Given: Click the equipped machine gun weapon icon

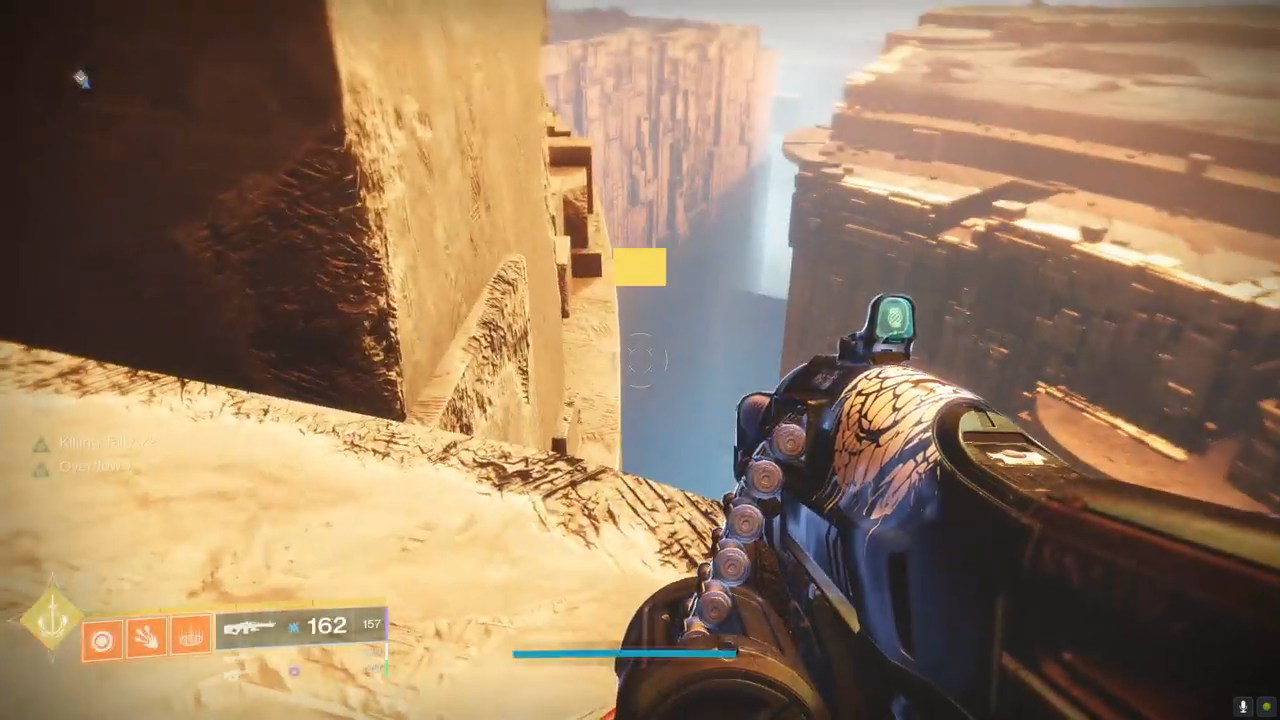Looking at the screenshot, I should (x=249, y=628).
